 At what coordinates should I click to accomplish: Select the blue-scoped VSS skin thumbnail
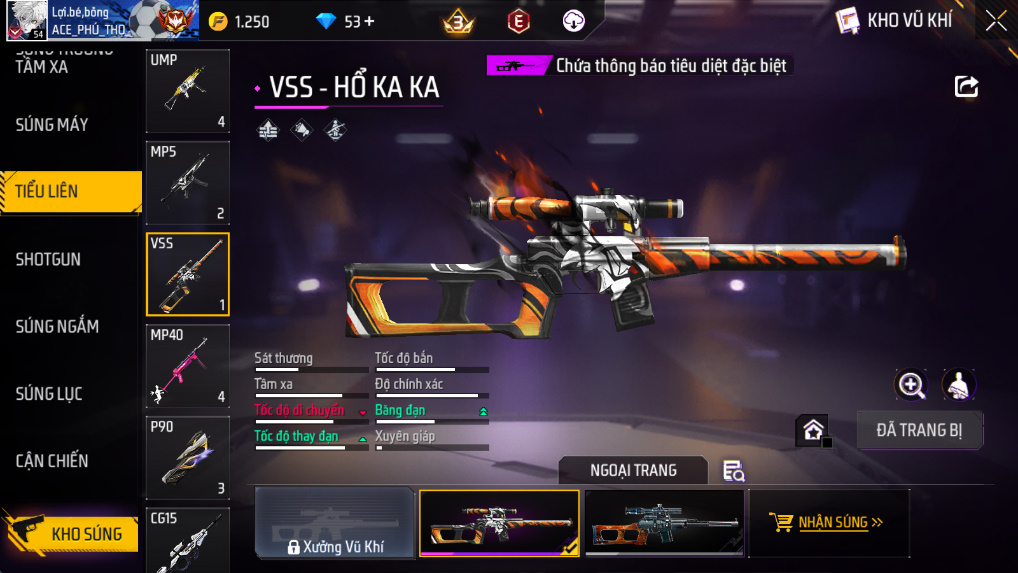pos(665,523)
